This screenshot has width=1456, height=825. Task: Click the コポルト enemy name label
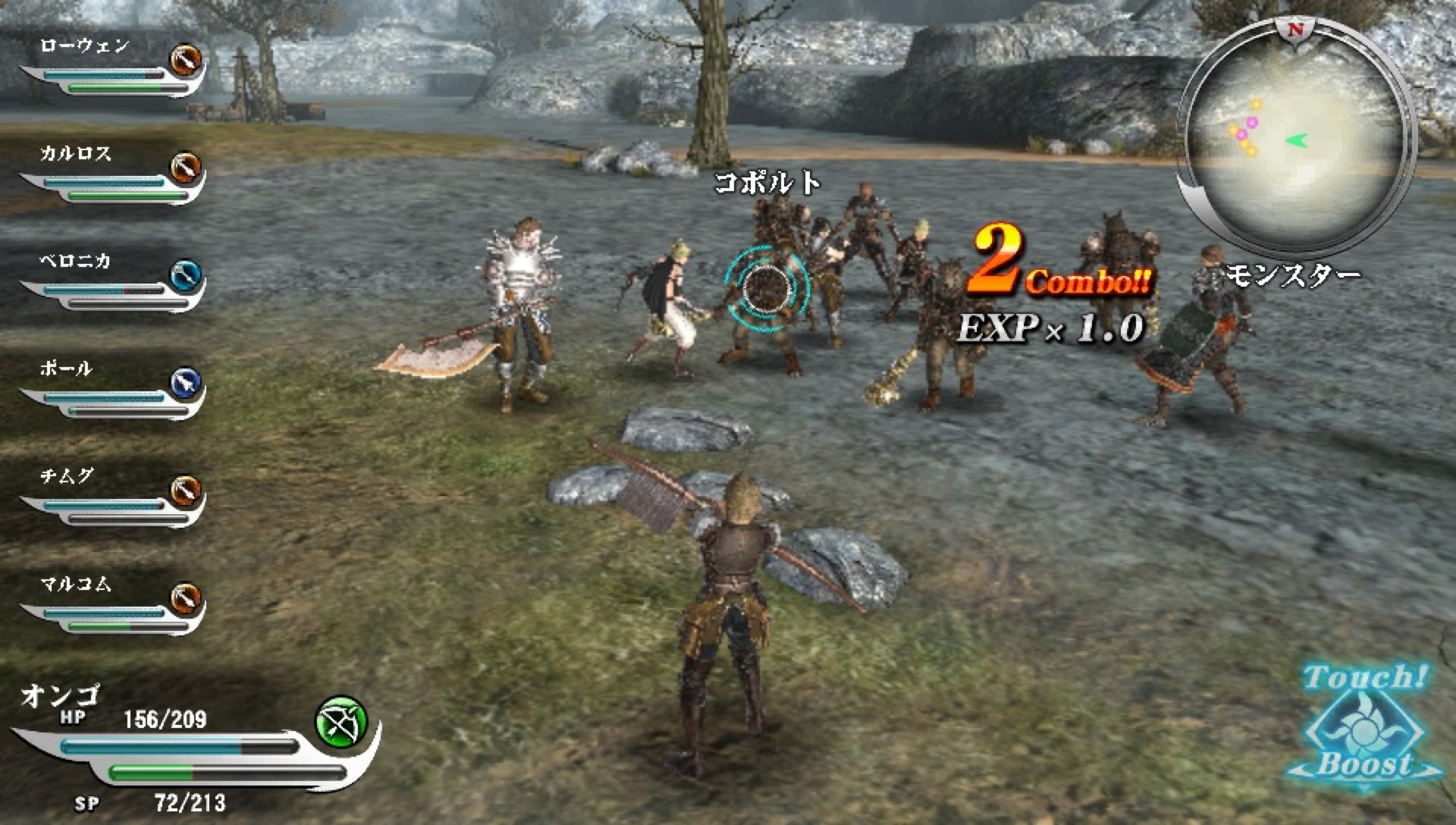pyautogui.click(x=768, y=182)
